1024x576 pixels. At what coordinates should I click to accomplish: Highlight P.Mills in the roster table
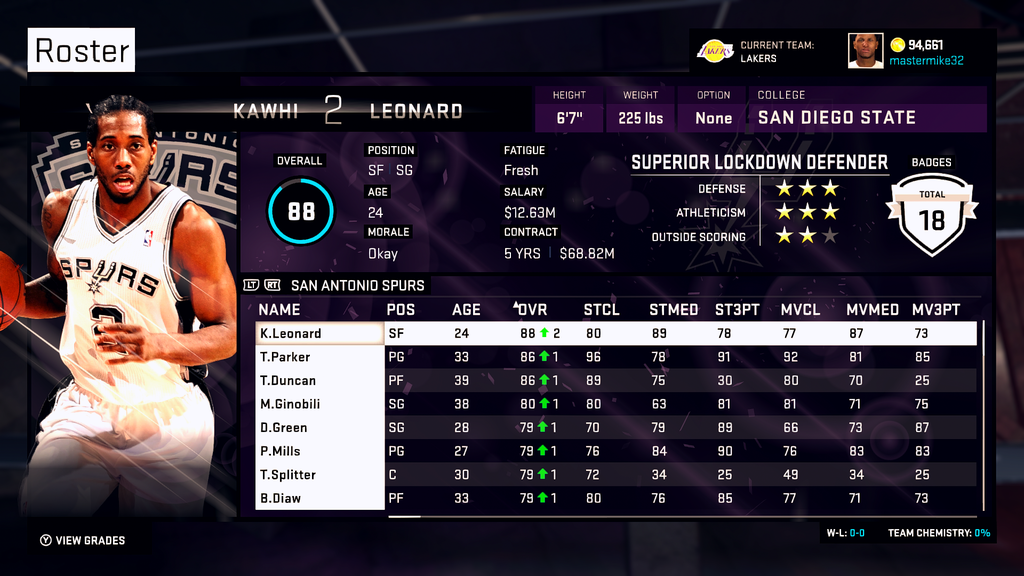pyautogui.click(x=320, y=451)
